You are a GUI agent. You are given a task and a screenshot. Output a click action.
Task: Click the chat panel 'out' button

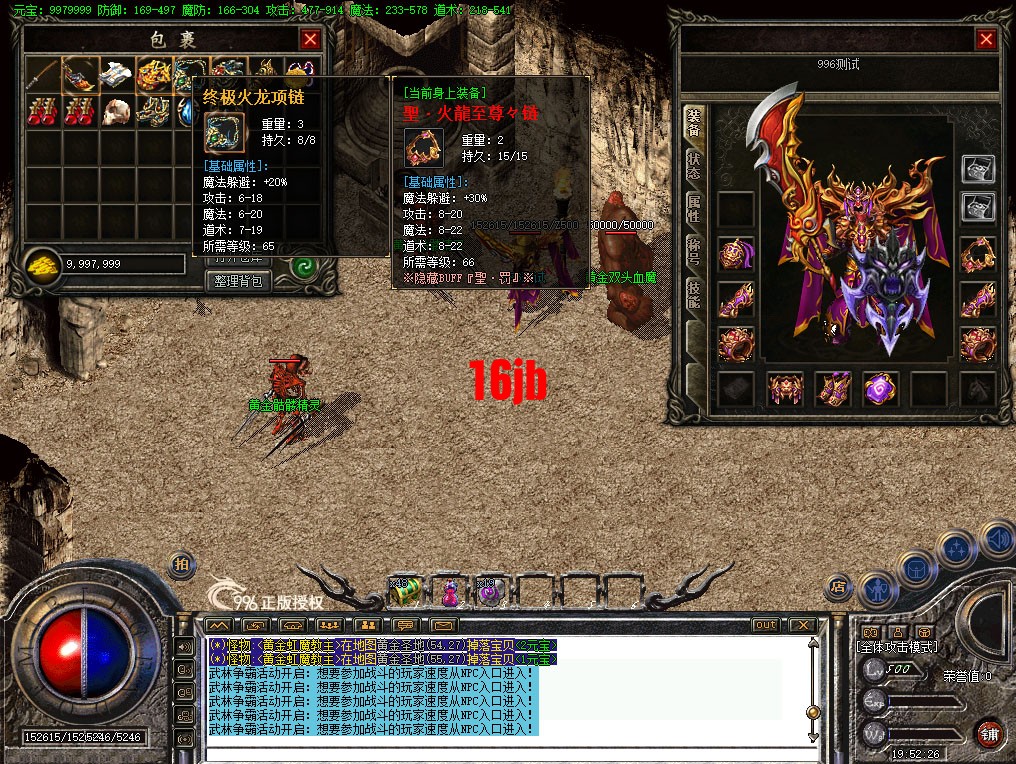pyautogui.click(x=765, y=625)
